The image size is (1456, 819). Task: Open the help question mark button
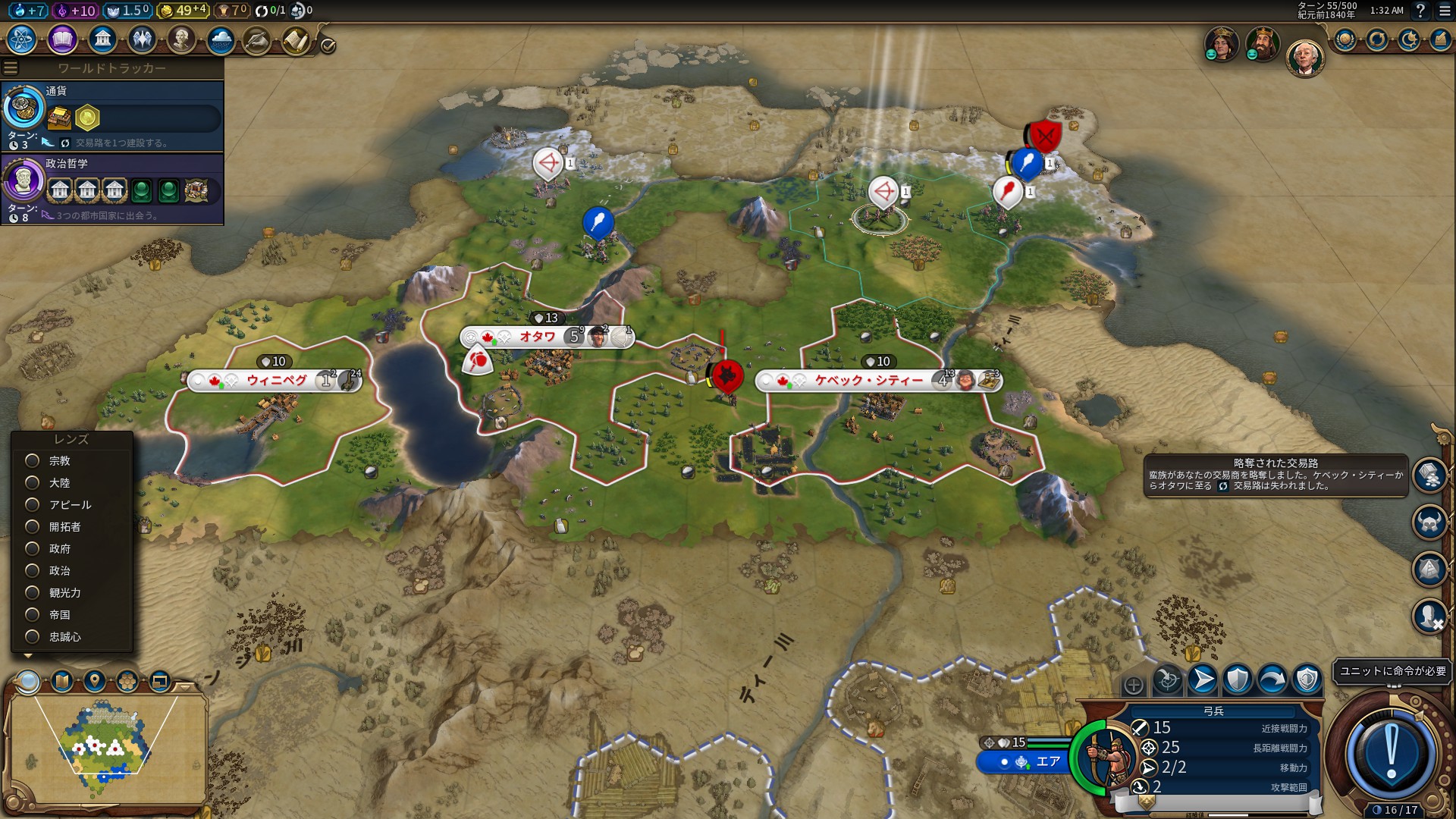click(x=1420, y=11)
